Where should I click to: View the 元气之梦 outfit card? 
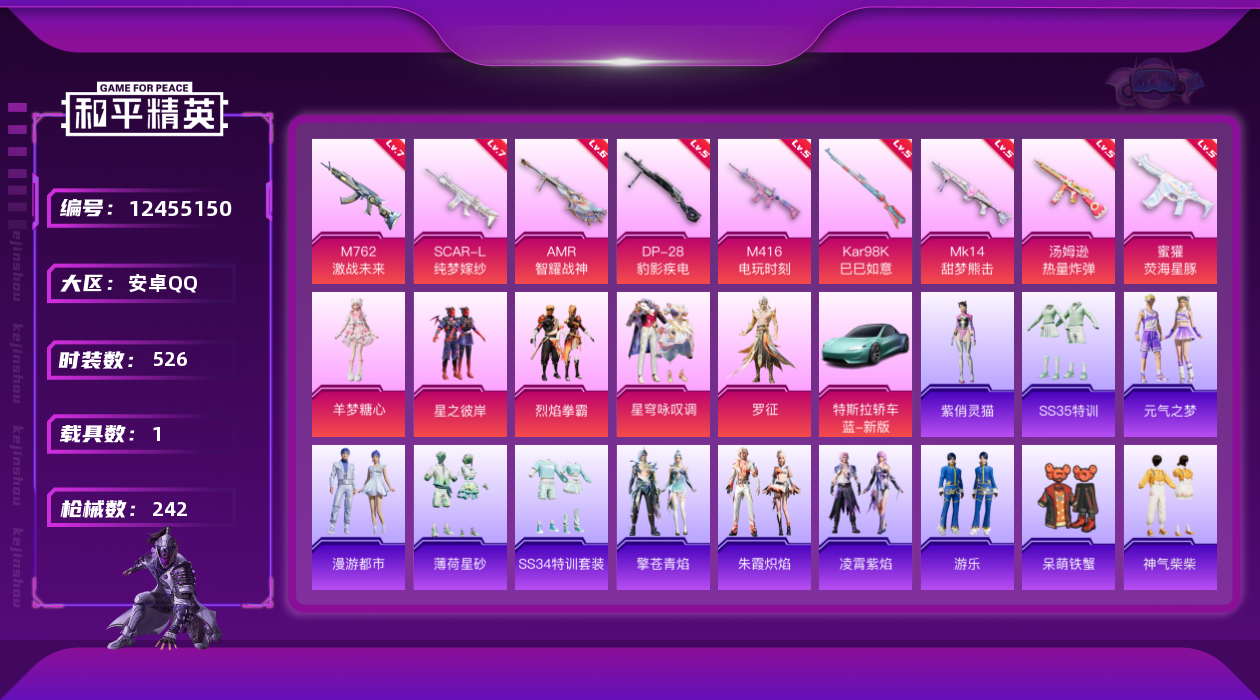pyautogui.click(x=1170, y=364)
